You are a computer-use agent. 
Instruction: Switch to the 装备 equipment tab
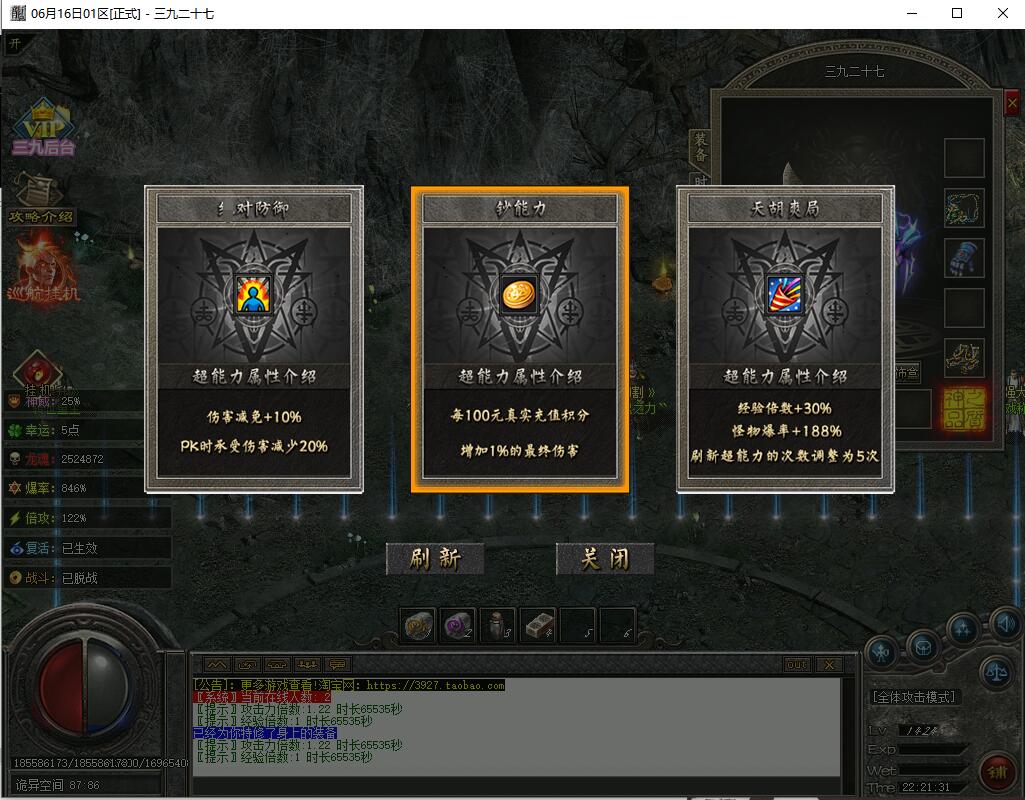(701, 149)
